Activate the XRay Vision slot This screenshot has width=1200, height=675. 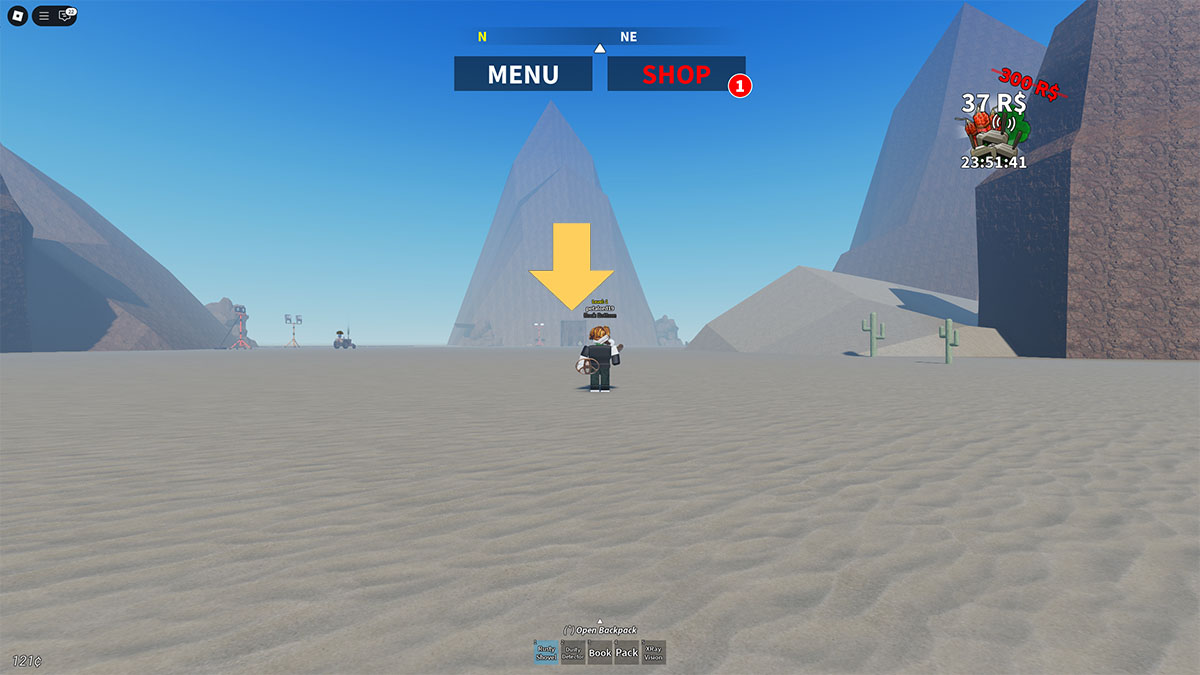point(654,653)
